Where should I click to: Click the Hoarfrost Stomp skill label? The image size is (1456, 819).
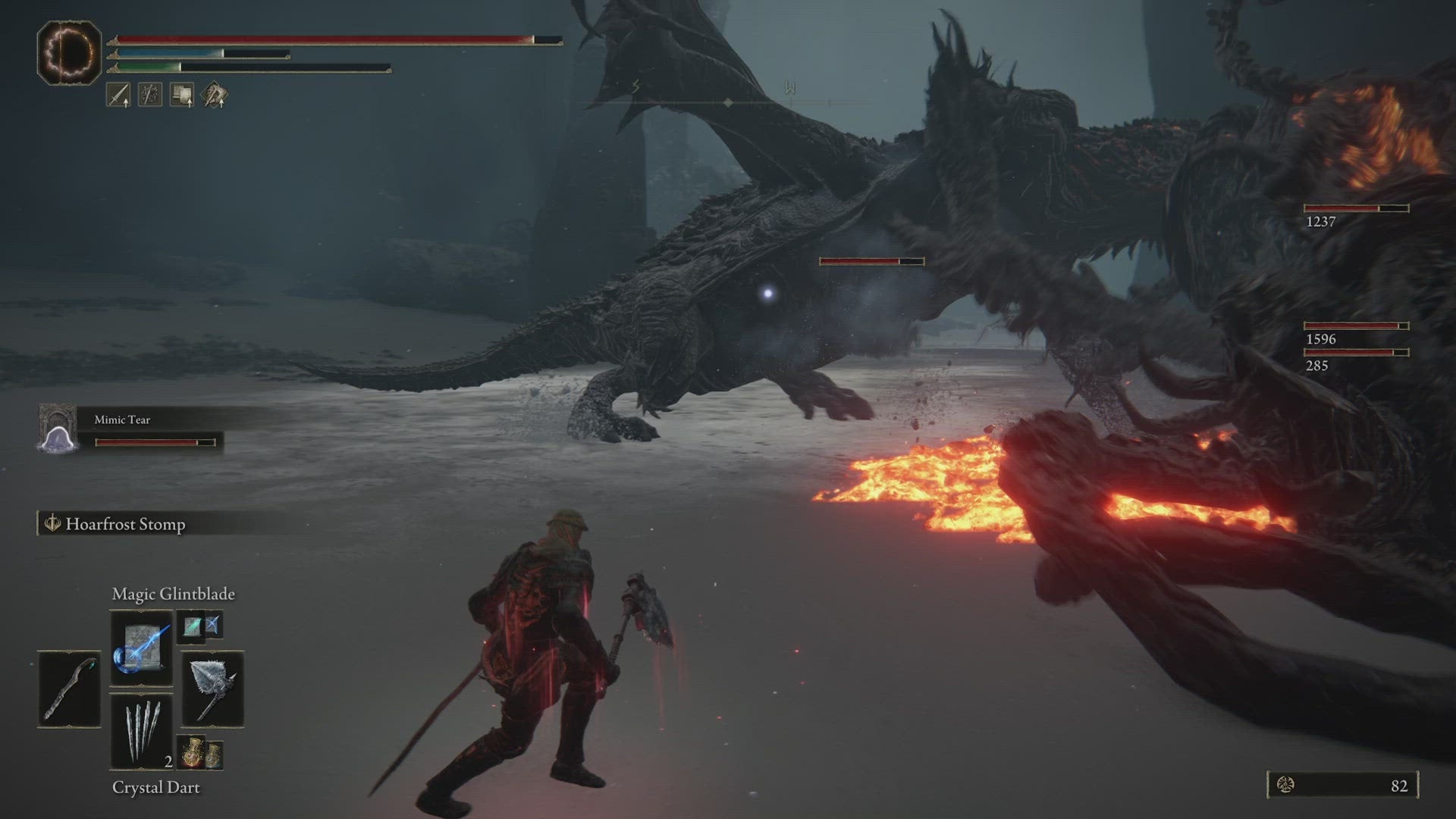[x=124, y=524]
